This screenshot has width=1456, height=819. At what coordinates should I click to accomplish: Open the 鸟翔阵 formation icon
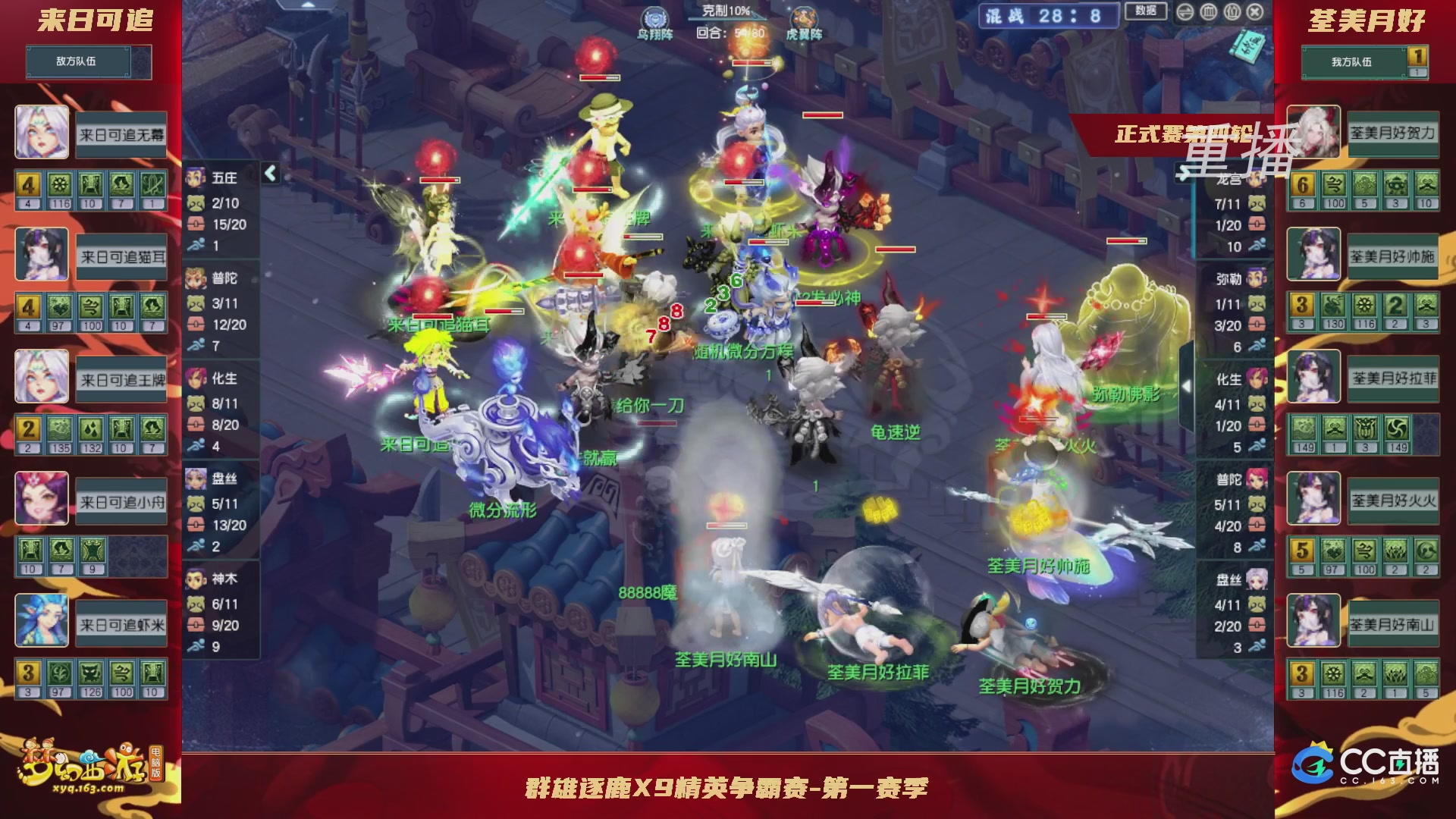pyautogui.click(x=654, y=15)
